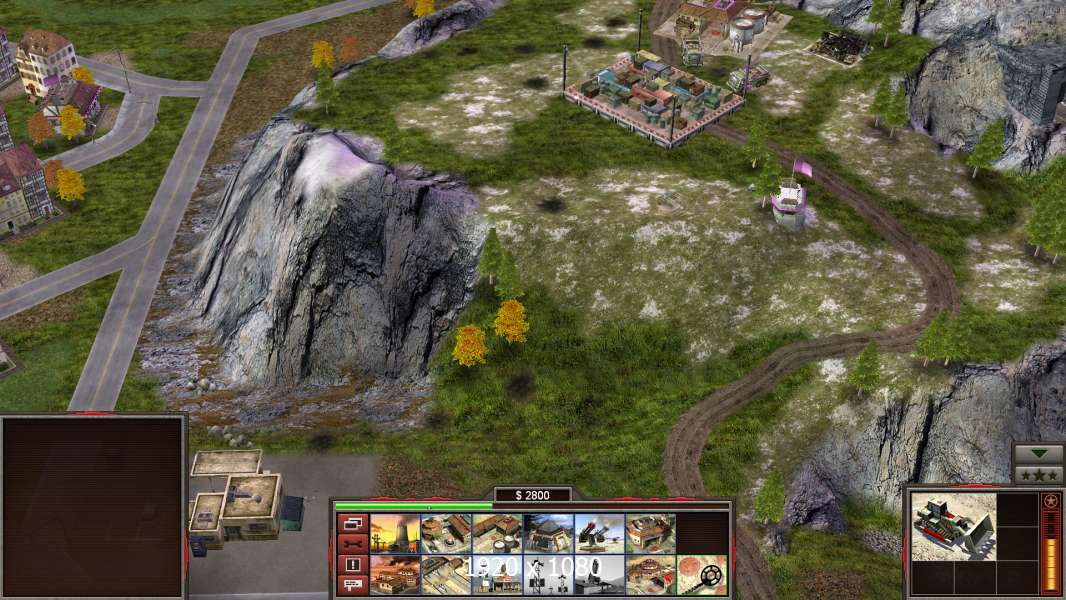Image resolution: width=1066 pixels, height=600 pixels.
Task: Build the Command Center with red dome
Action: pos(650,574)
